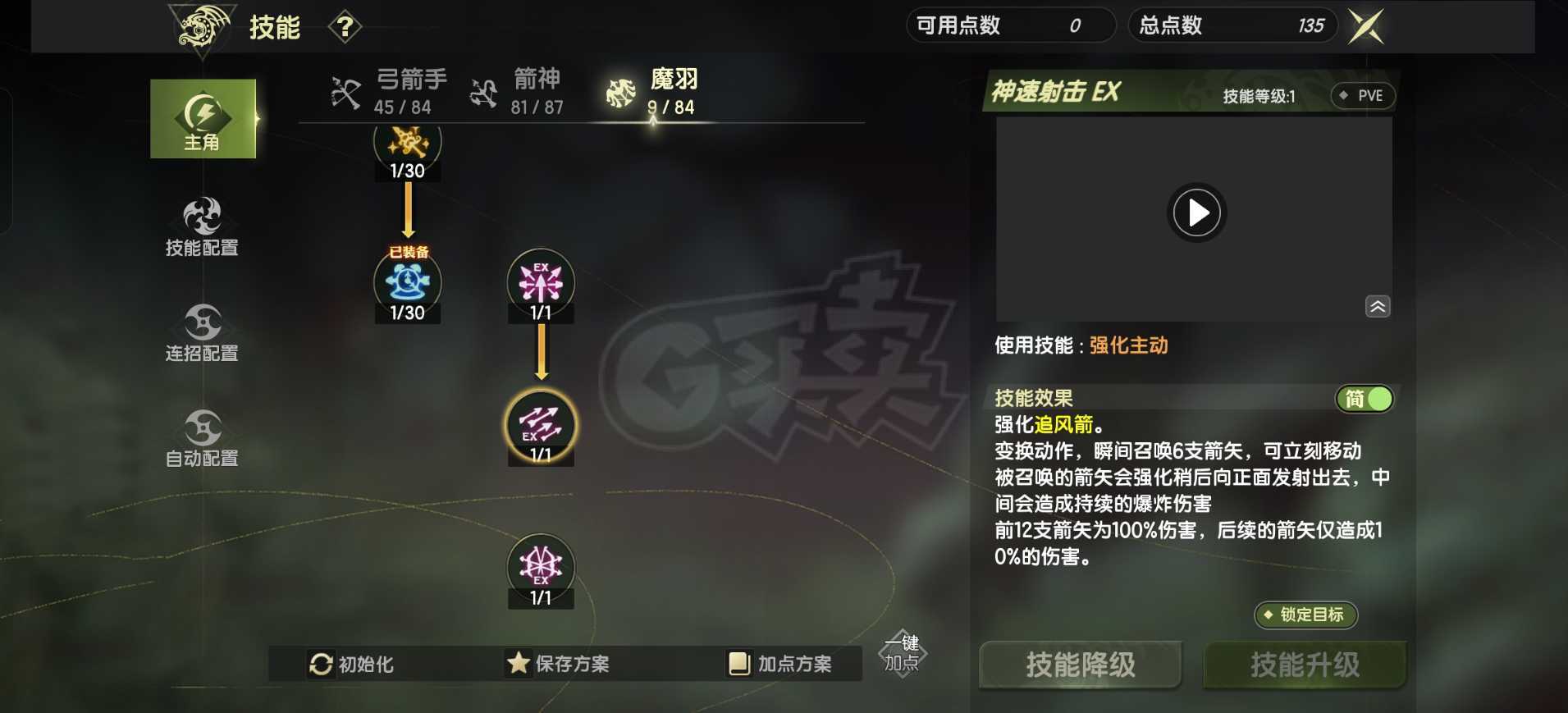
Task: Play the 神速射击 EX skill preview video
Action: point(1197,213)
